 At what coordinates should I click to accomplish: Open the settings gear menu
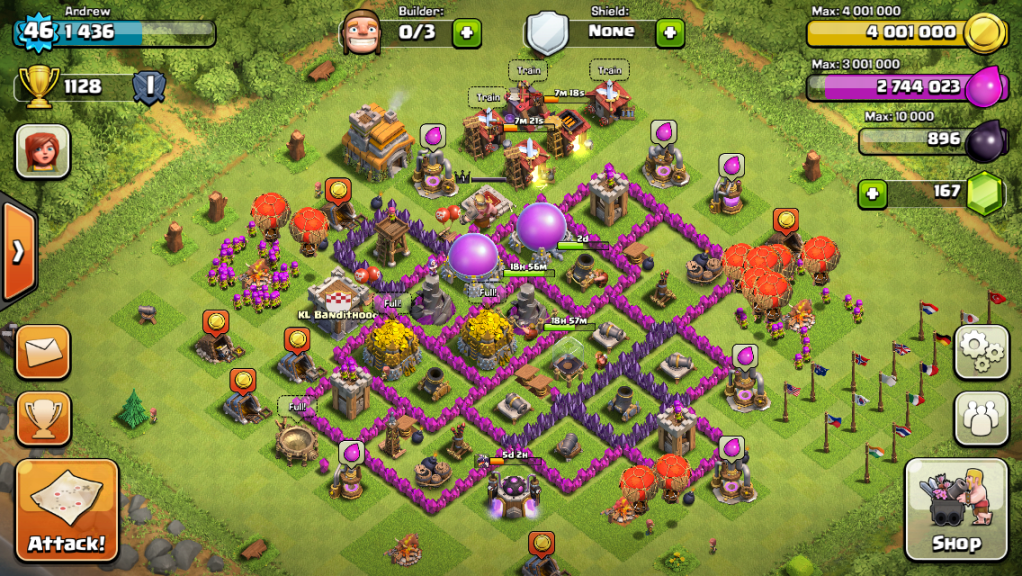[x=981, y=352]
